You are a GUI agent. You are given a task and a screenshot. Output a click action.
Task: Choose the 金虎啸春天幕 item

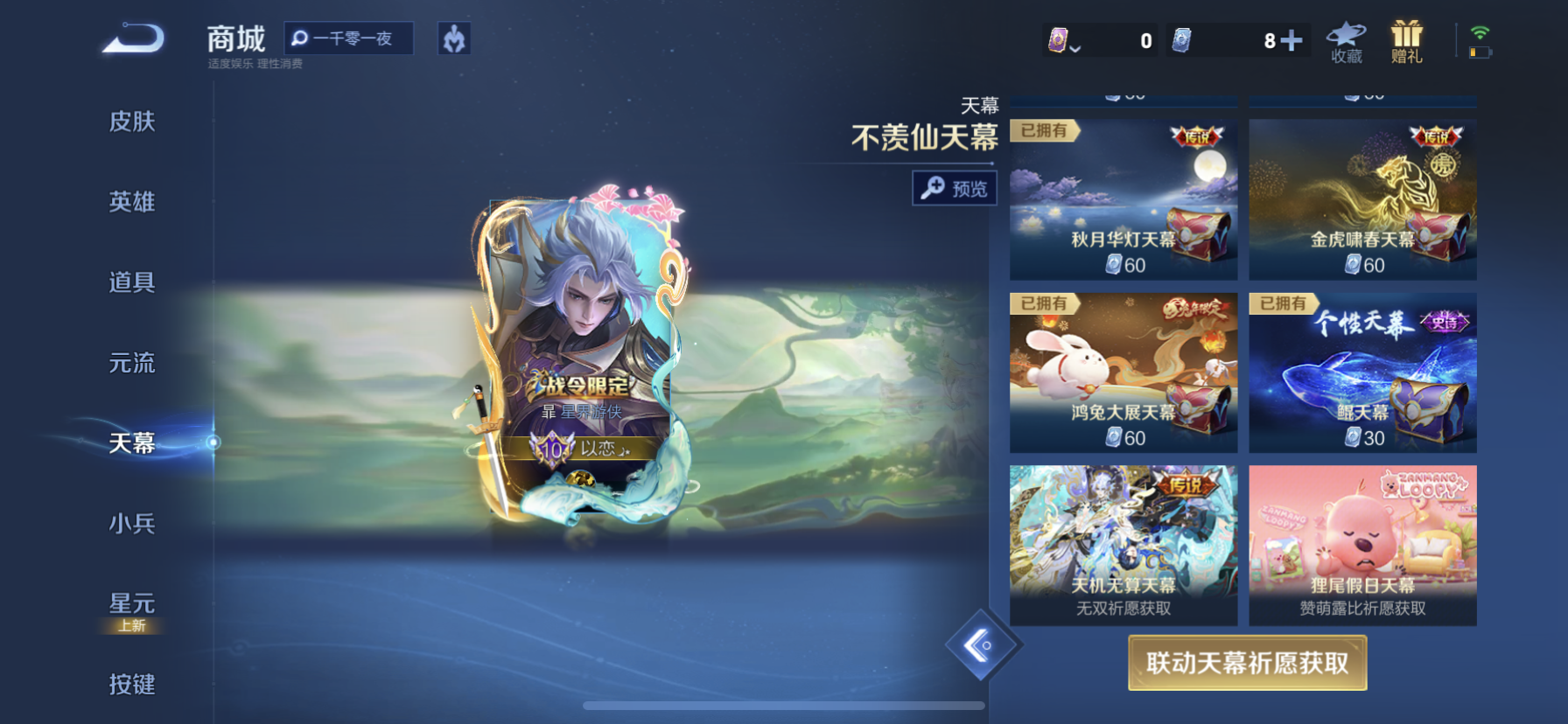coord(1362,200)
